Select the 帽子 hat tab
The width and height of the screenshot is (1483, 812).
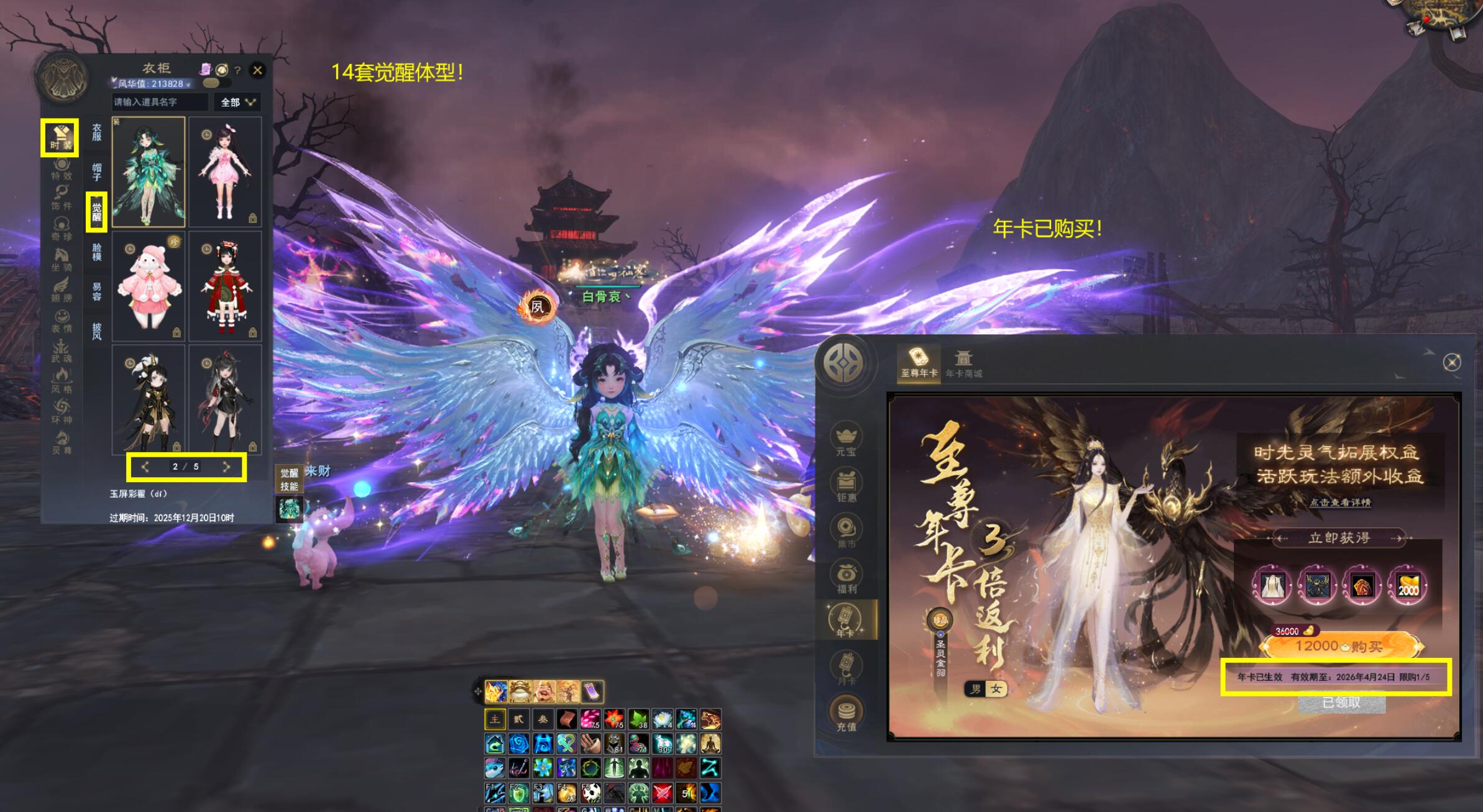coord(97,171)
